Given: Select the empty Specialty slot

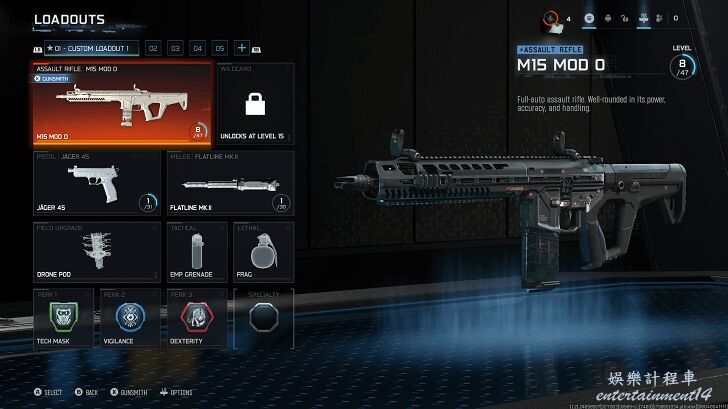Looking at the screenshot, I should tap(263, 317).
